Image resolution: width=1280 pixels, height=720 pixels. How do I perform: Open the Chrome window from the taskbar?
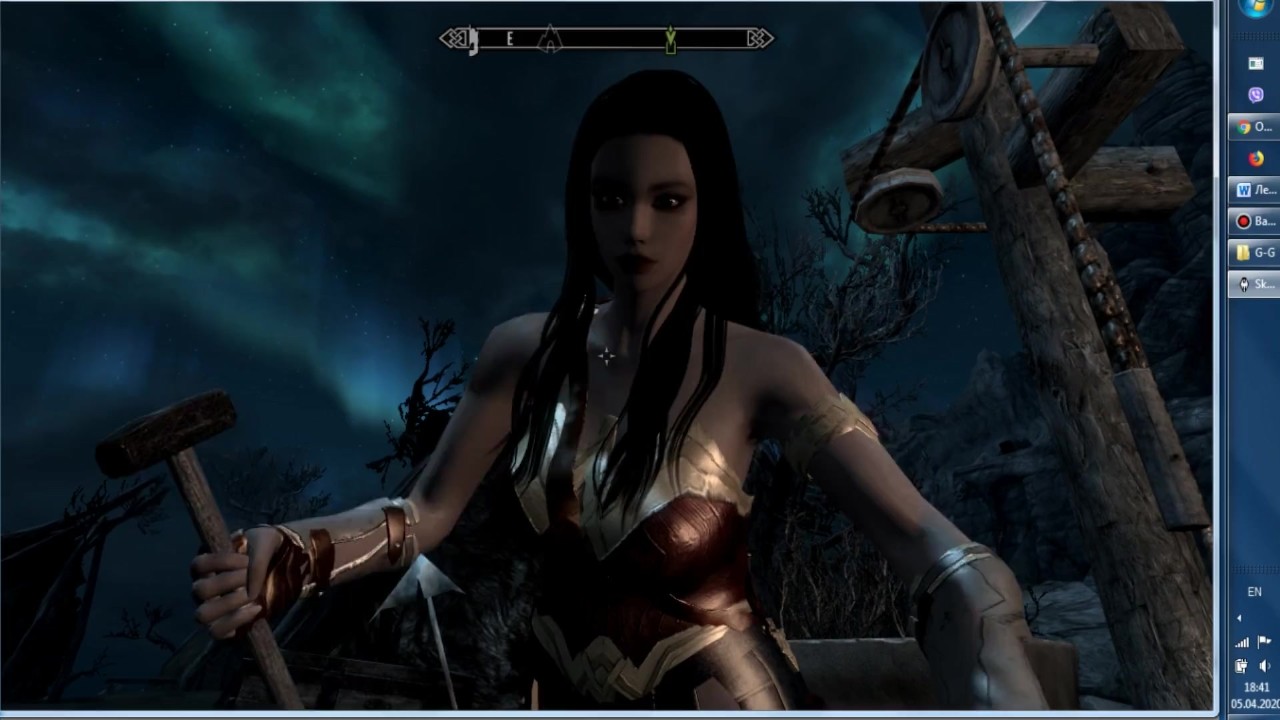pyautogui.click(x=1254, y=127)
